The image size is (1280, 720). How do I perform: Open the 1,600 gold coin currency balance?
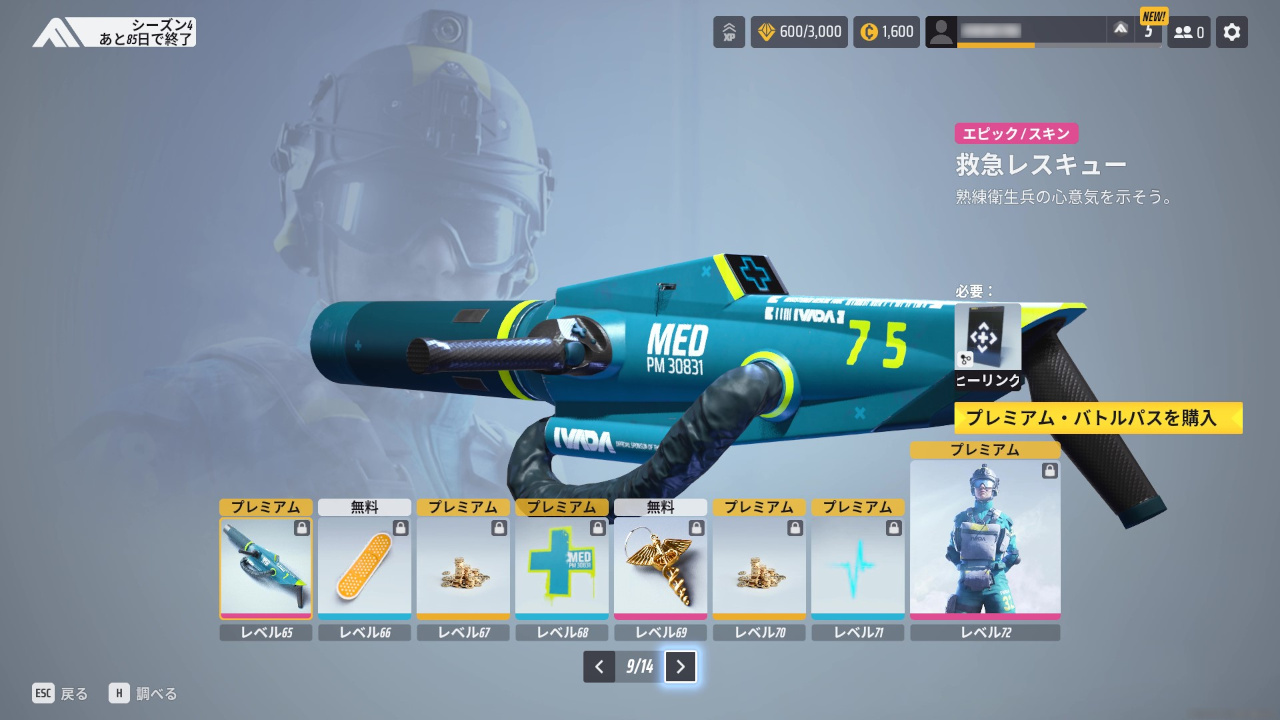click(886, 32)
